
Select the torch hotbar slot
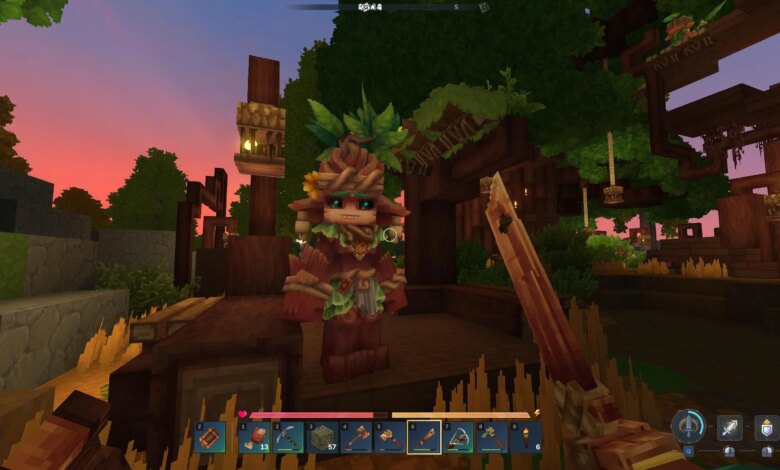pos(526,437)
